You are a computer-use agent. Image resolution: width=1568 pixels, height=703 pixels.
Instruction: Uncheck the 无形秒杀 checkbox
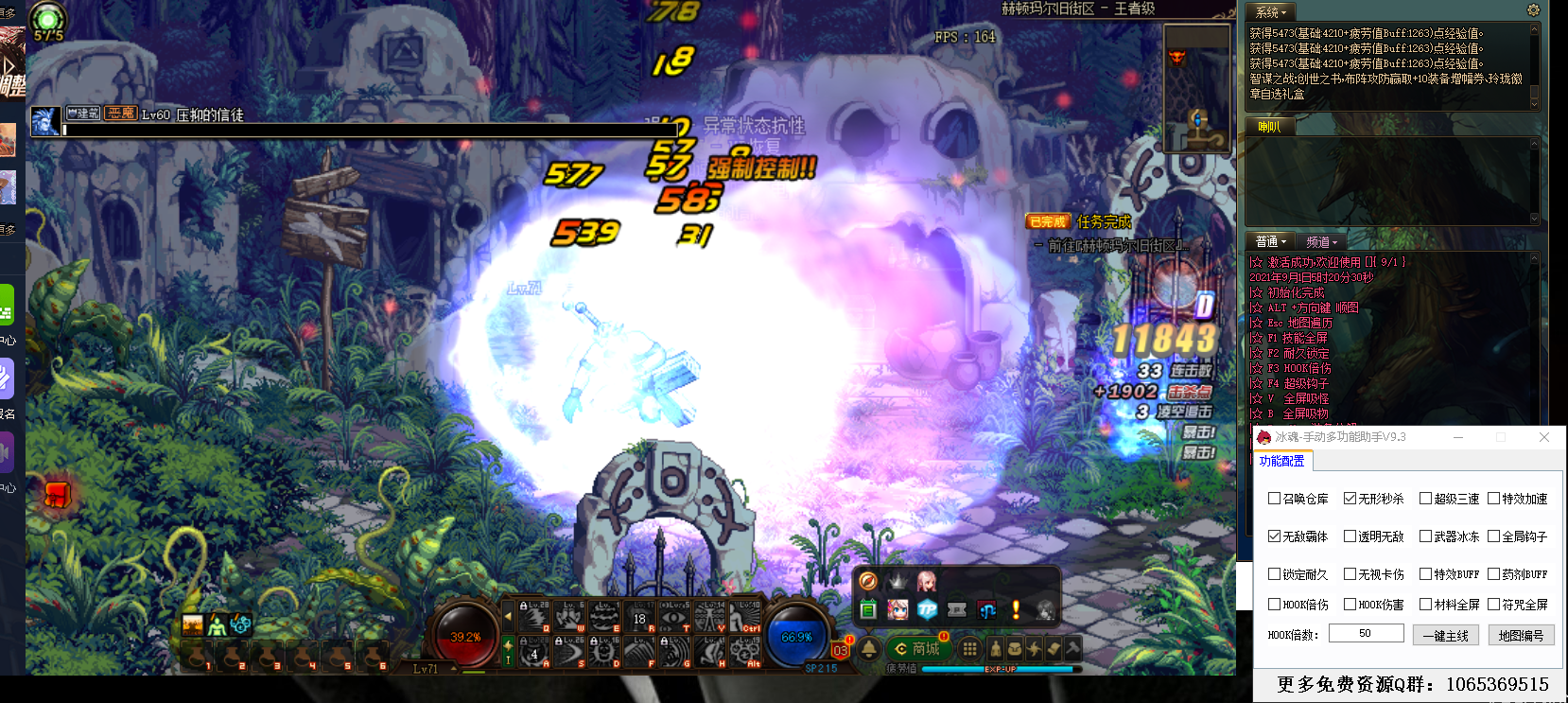tap(1350, 499)
